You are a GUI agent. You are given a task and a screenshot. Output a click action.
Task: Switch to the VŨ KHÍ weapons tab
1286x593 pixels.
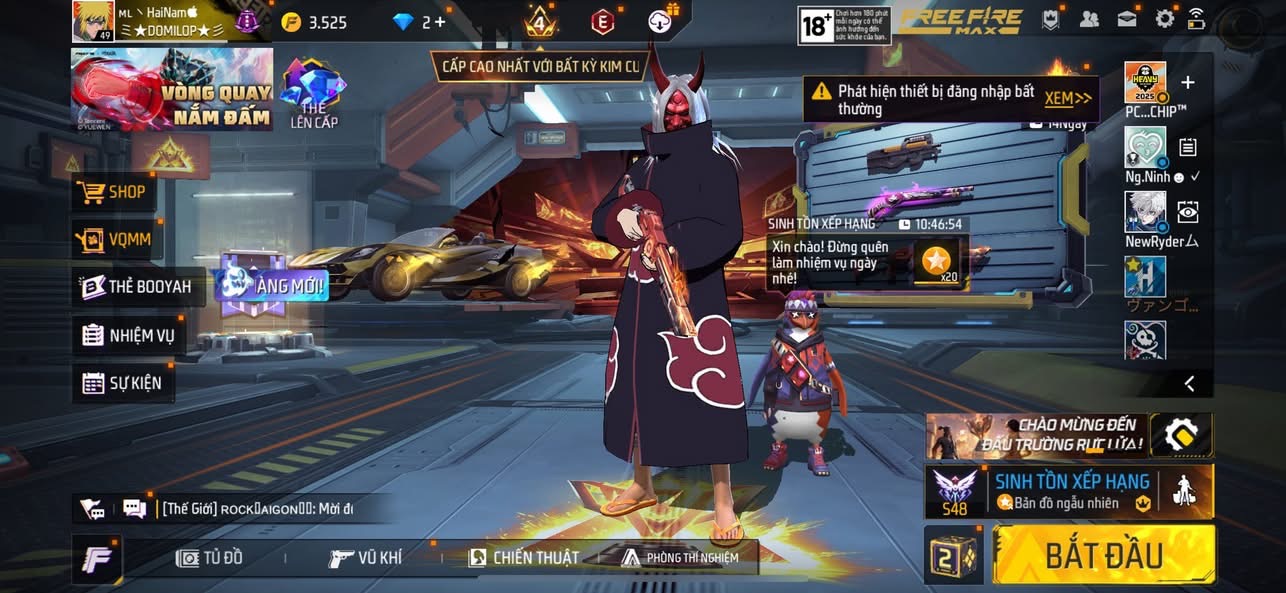(366, 558)
